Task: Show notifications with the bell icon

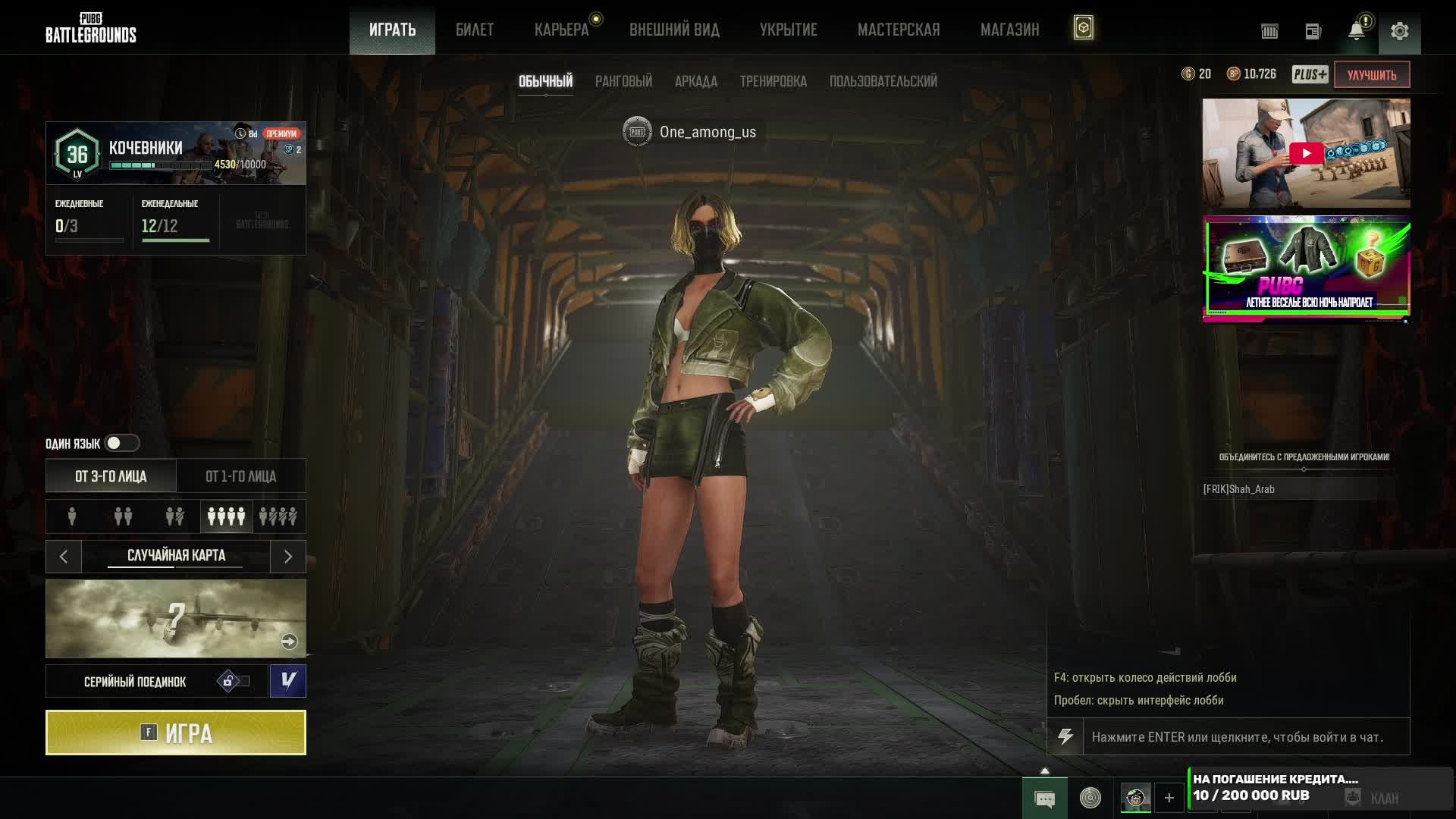Action: [1356, 31]
